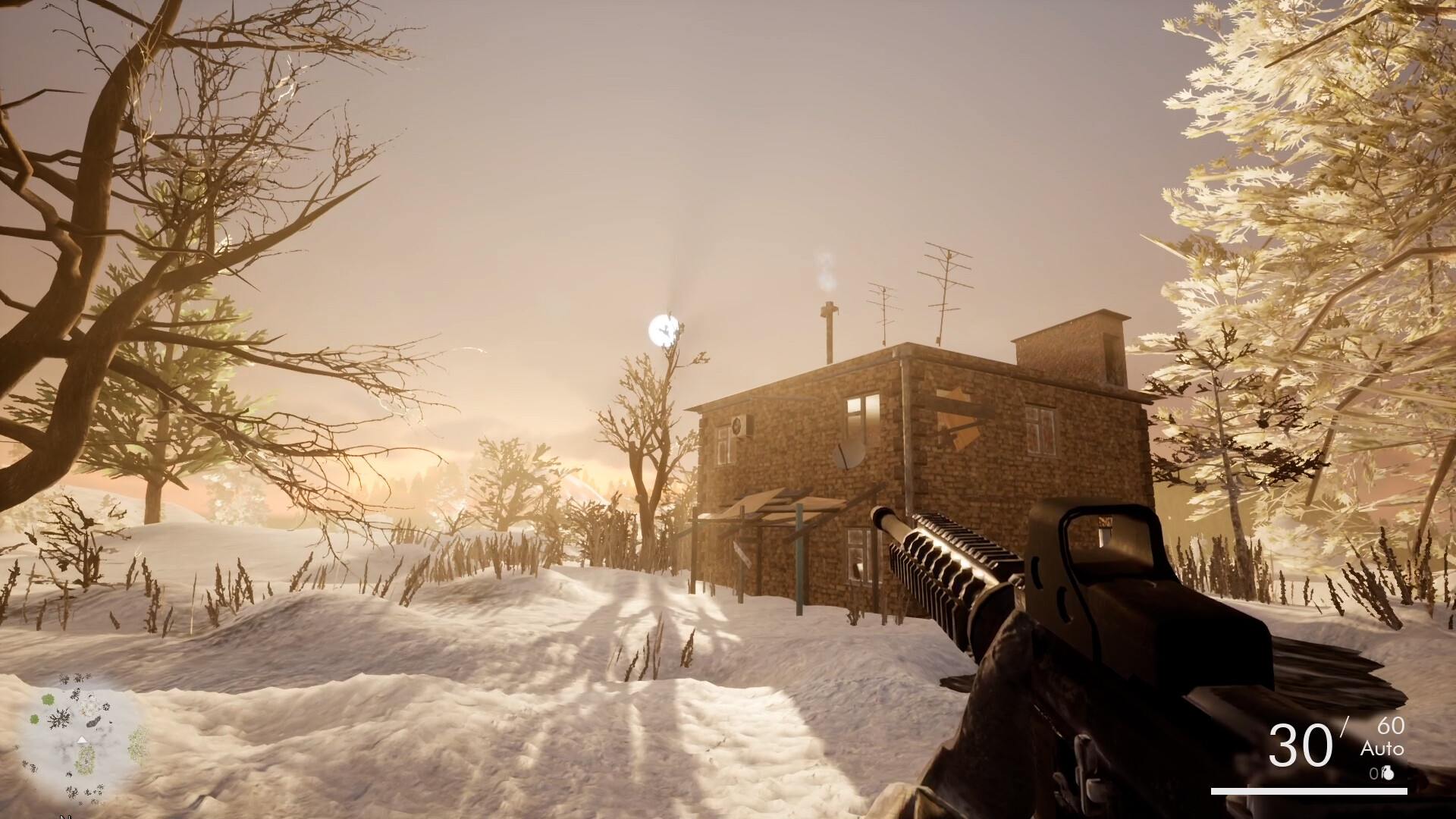Toggle the reserve ammo counter showing 60
The image size is (1456, 819).
tap(1390, 726)
